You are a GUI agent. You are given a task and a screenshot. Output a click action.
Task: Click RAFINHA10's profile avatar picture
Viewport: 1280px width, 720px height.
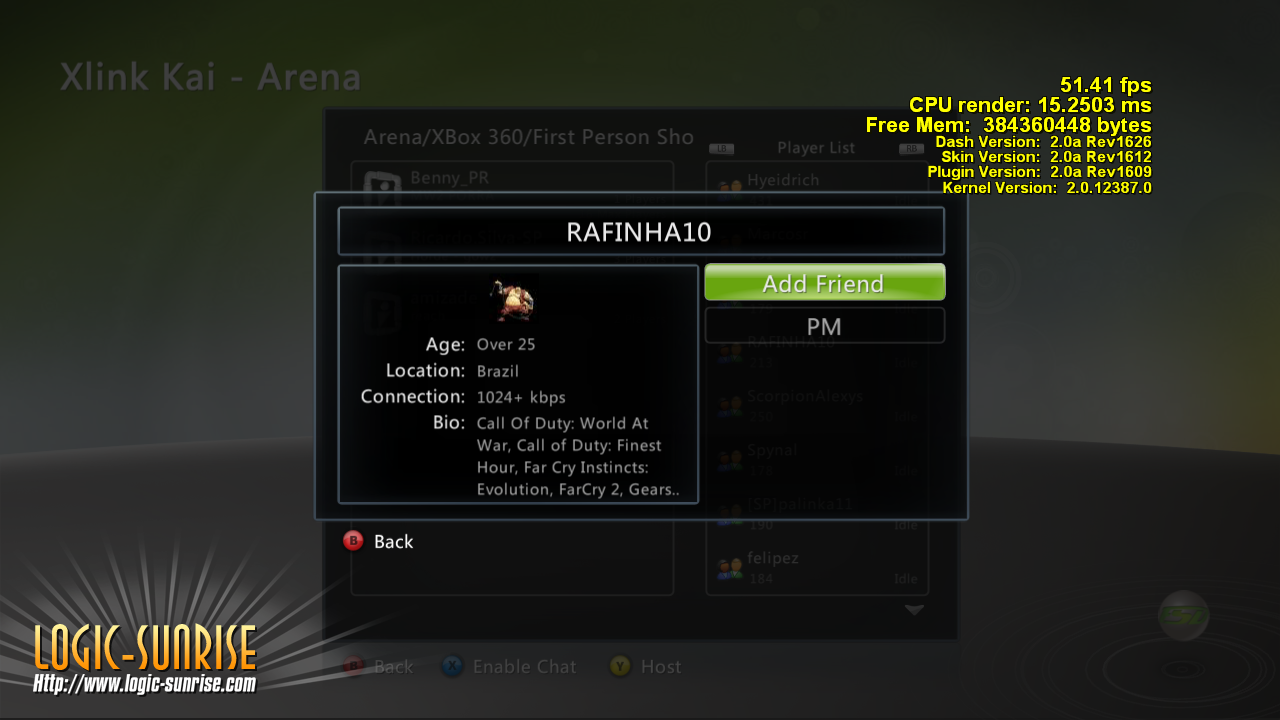click(x=512, y=299)
